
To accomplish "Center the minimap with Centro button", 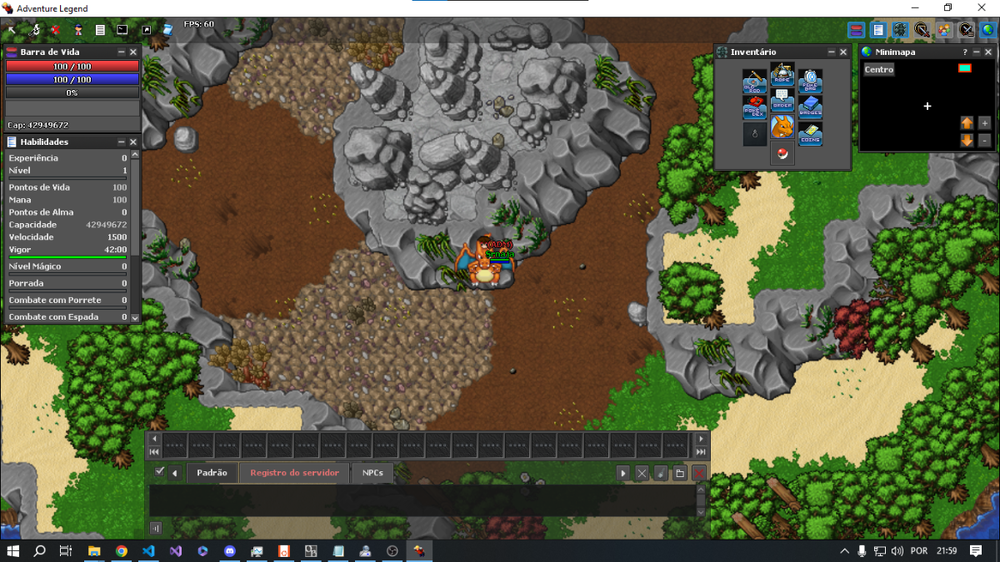I will coord(879,70).
